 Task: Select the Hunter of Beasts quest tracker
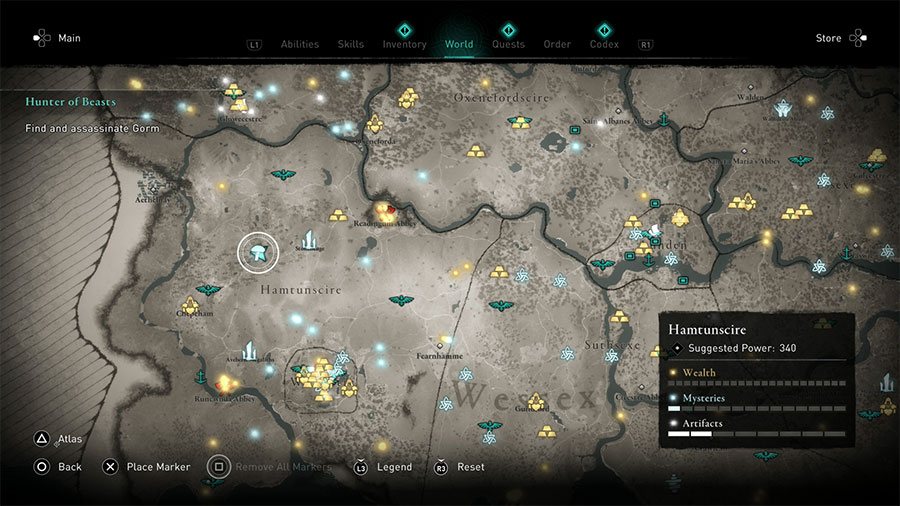pos(71,102)
